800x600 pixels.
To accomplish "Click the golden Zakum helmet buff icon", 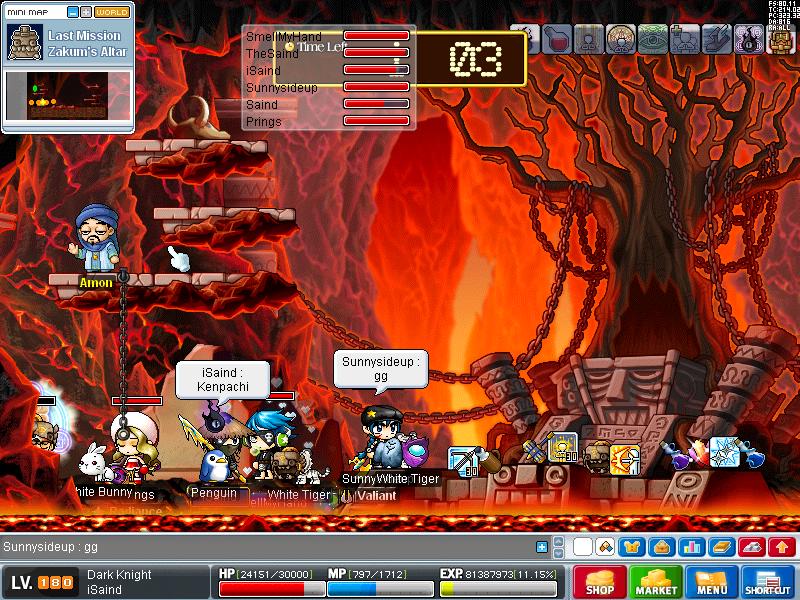I will coord(781,39).
